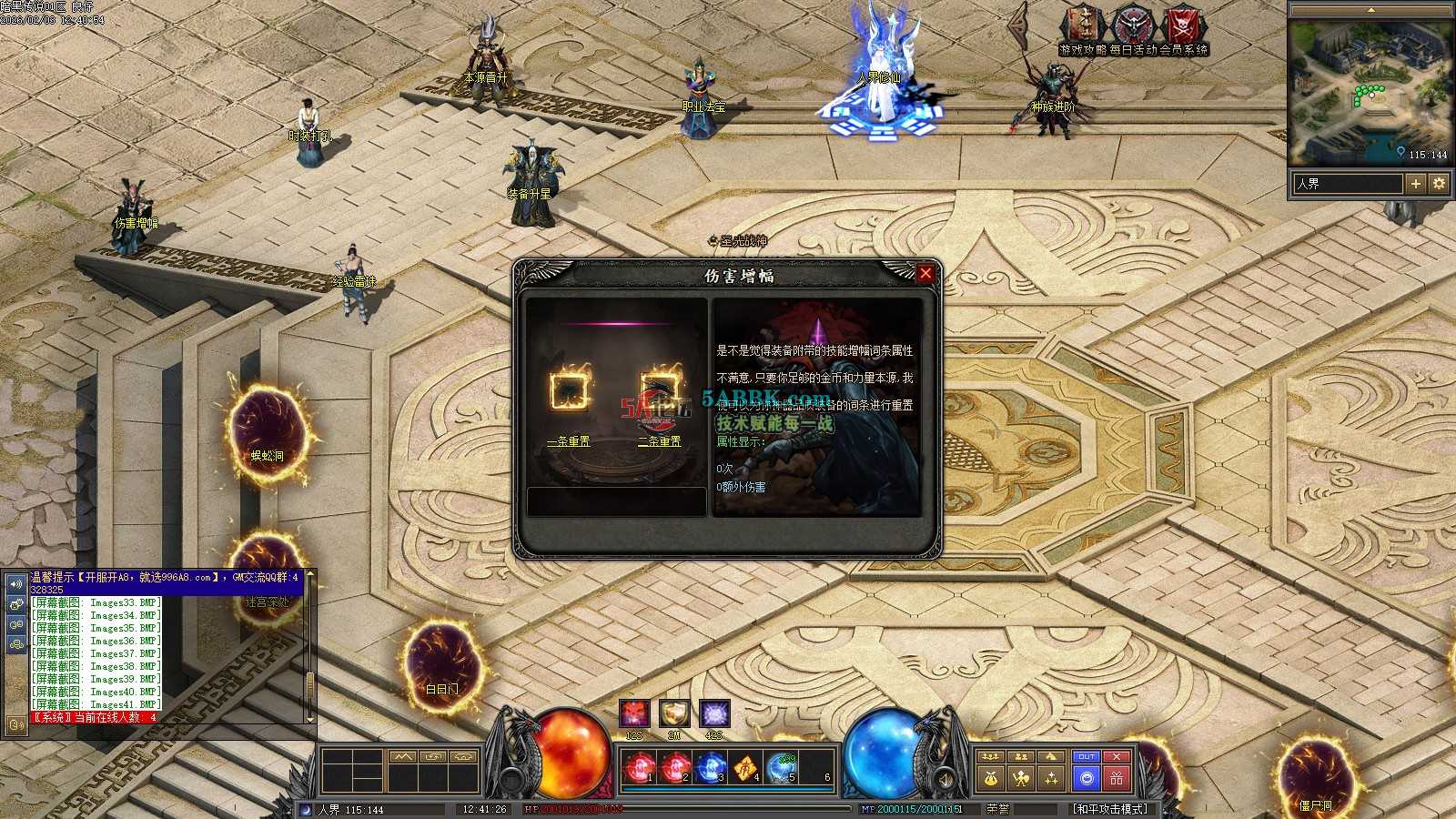Click the minimap
The height and width of the screenshot is (819, 1456).
click(x=1371, y=91)
